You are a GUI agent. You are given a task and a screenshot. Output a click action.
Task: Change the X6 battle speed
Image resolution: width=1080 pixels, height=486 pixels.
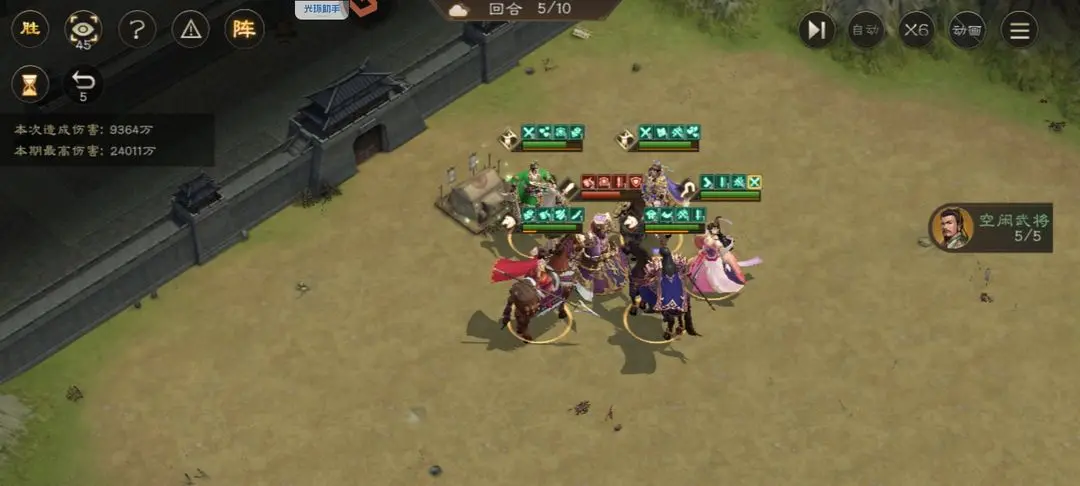pos(916,30)
